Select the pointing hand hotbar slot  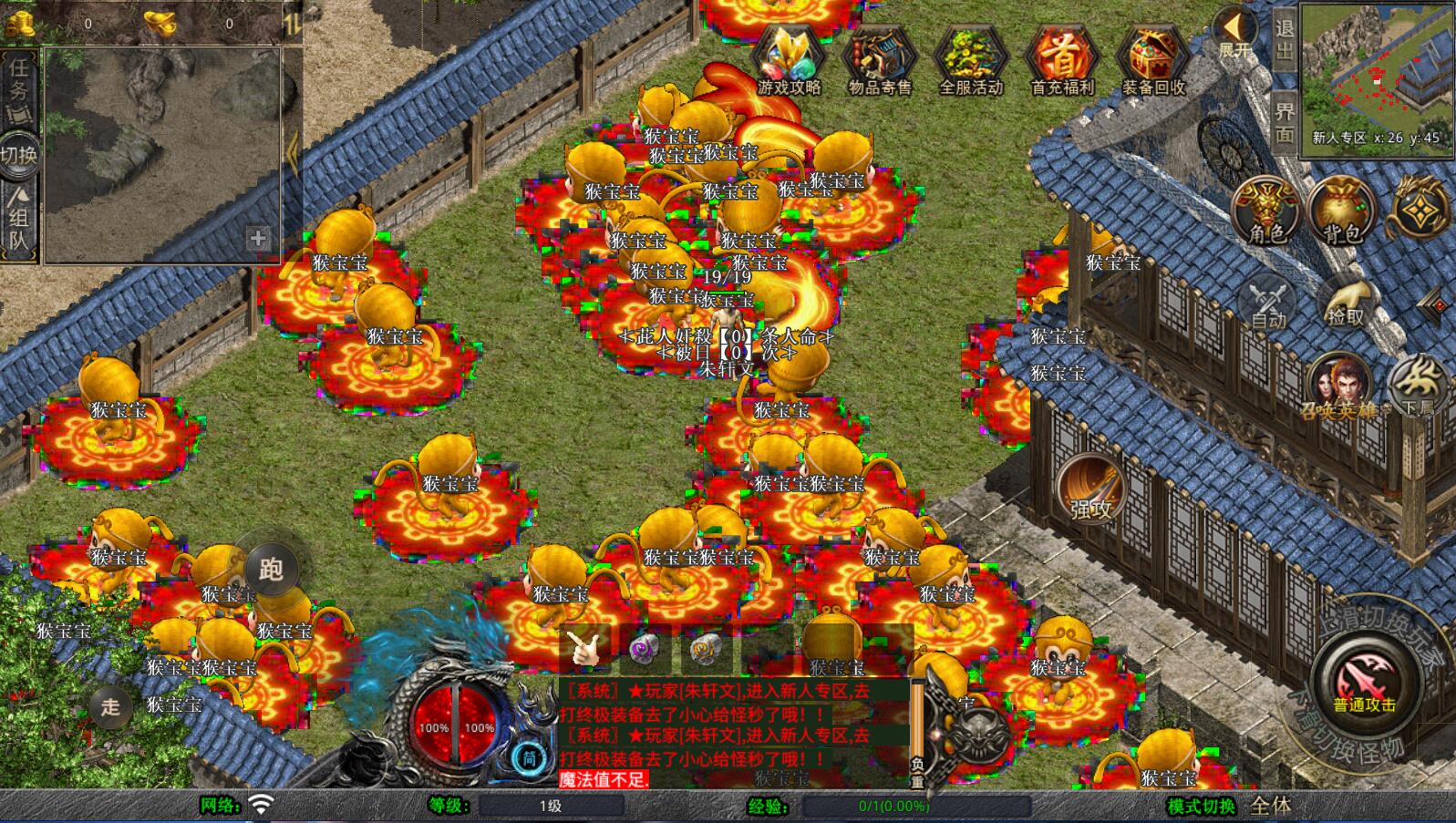(x=583, y=648)
